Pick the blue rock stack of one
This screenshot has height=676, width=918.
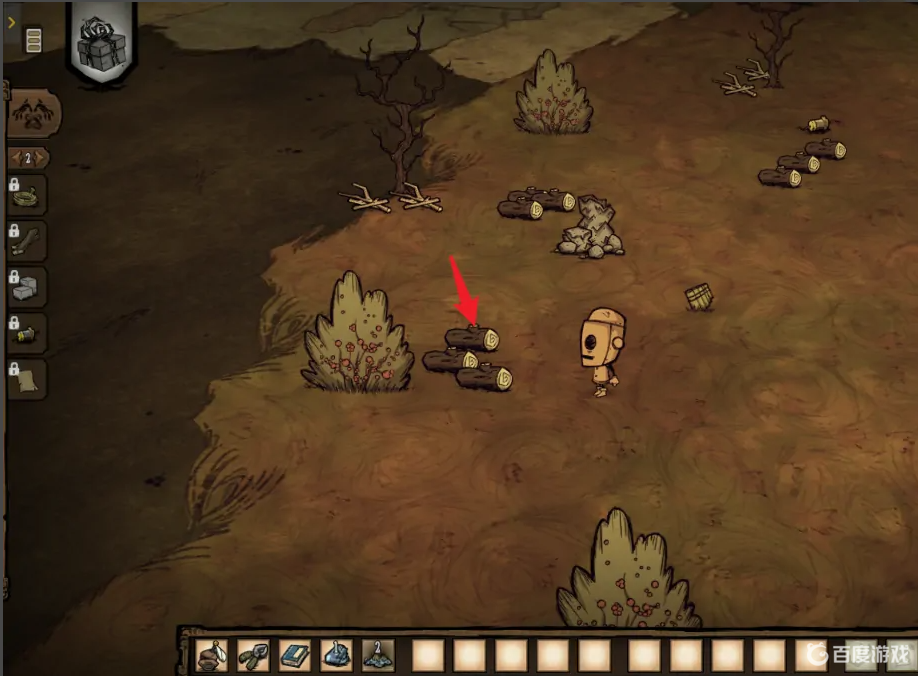[x=336, y=655]
